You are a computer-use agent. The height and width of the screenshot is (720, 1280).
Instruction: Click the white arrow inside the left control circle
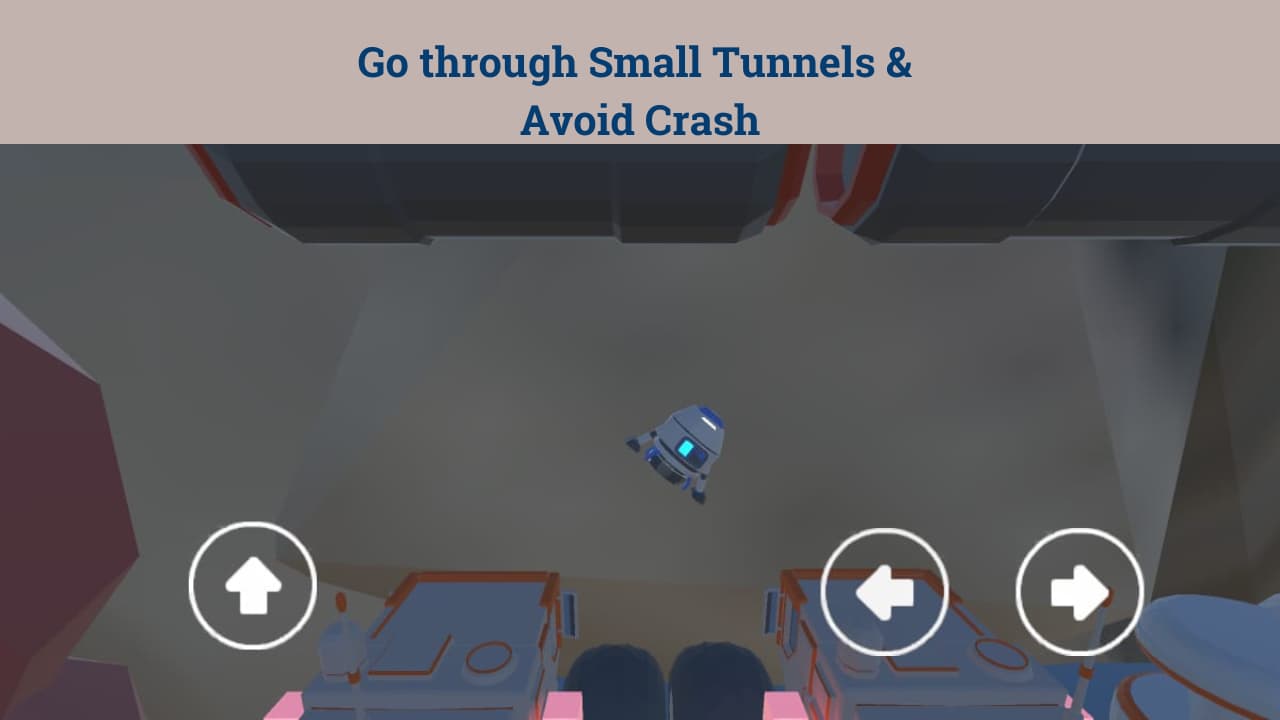point(884,590)
